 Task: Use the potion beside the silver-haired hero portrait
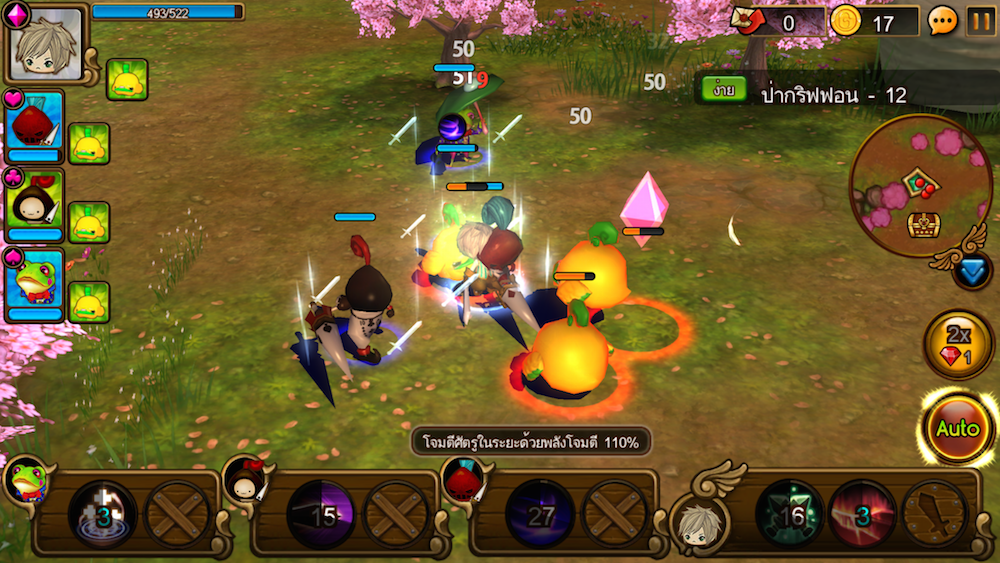(x=127, y=80)
